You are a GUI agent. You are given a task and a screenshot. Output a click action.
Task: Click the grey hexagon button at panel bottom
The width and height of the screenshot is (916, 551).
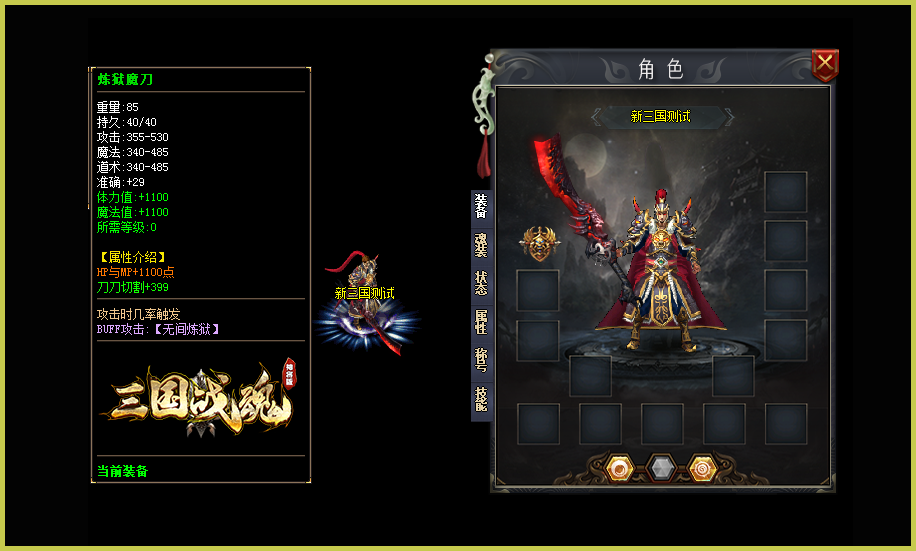[661, 468]
